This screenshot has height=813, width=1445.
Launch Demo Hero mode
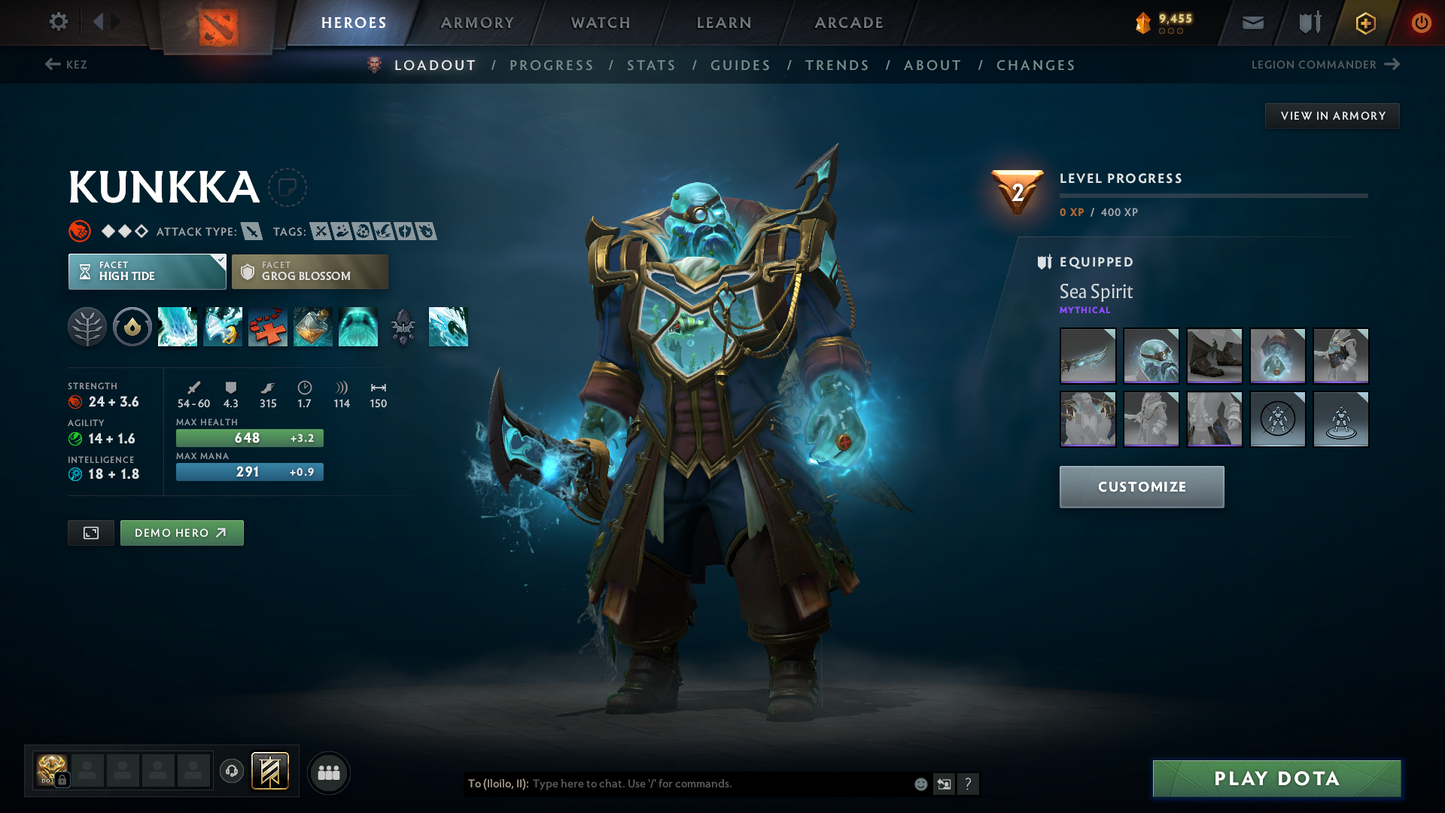[x=181, y=533]
